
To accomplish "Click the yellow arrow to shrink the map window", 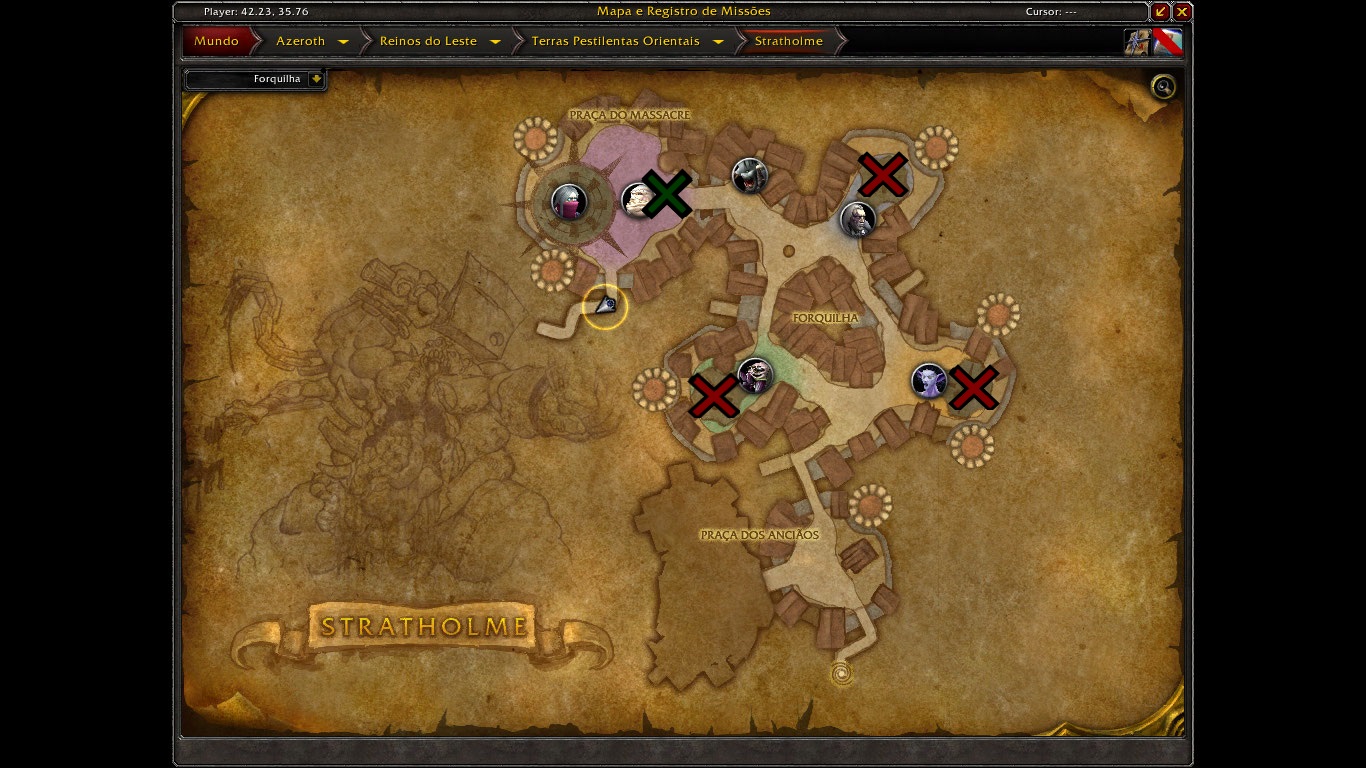I will [1161, 11].
